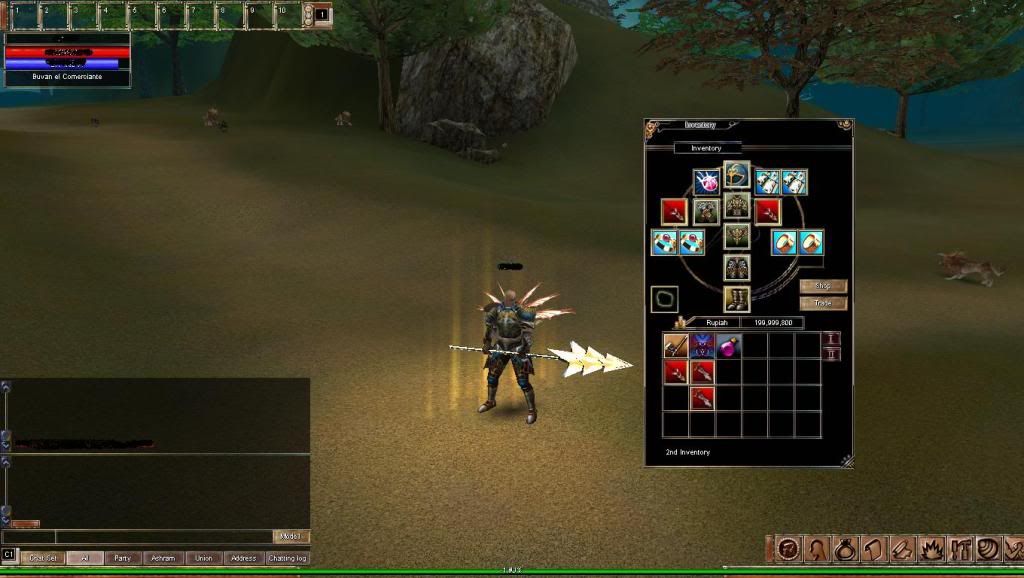The image size is (1024, 578).
Task: Switch chat to the Ashram channel
Action: [161, 558]
